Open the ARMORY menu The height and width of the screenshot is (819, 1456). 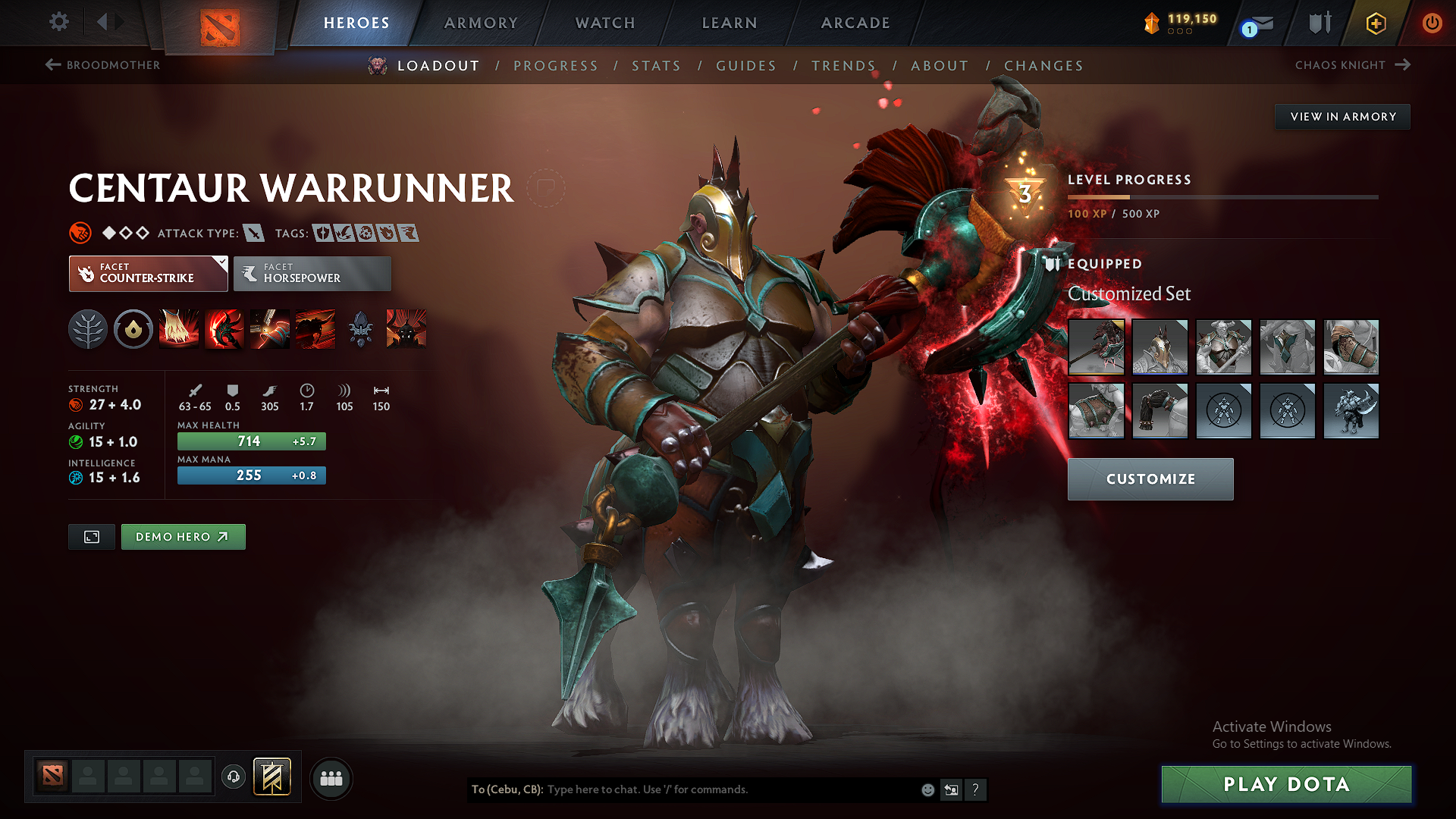480,23
